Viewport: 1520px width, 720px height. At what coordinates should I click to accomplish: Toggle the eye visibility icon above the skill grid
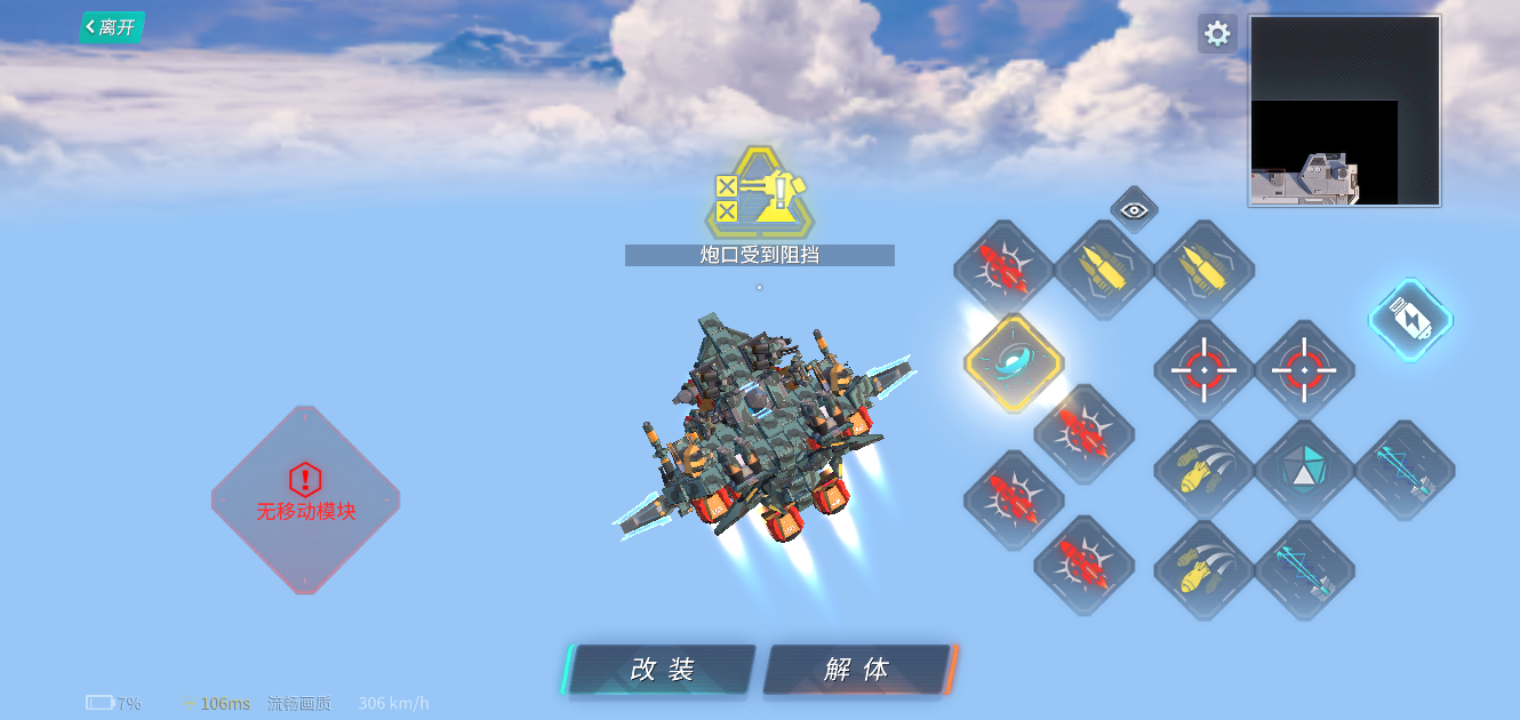1133,210
